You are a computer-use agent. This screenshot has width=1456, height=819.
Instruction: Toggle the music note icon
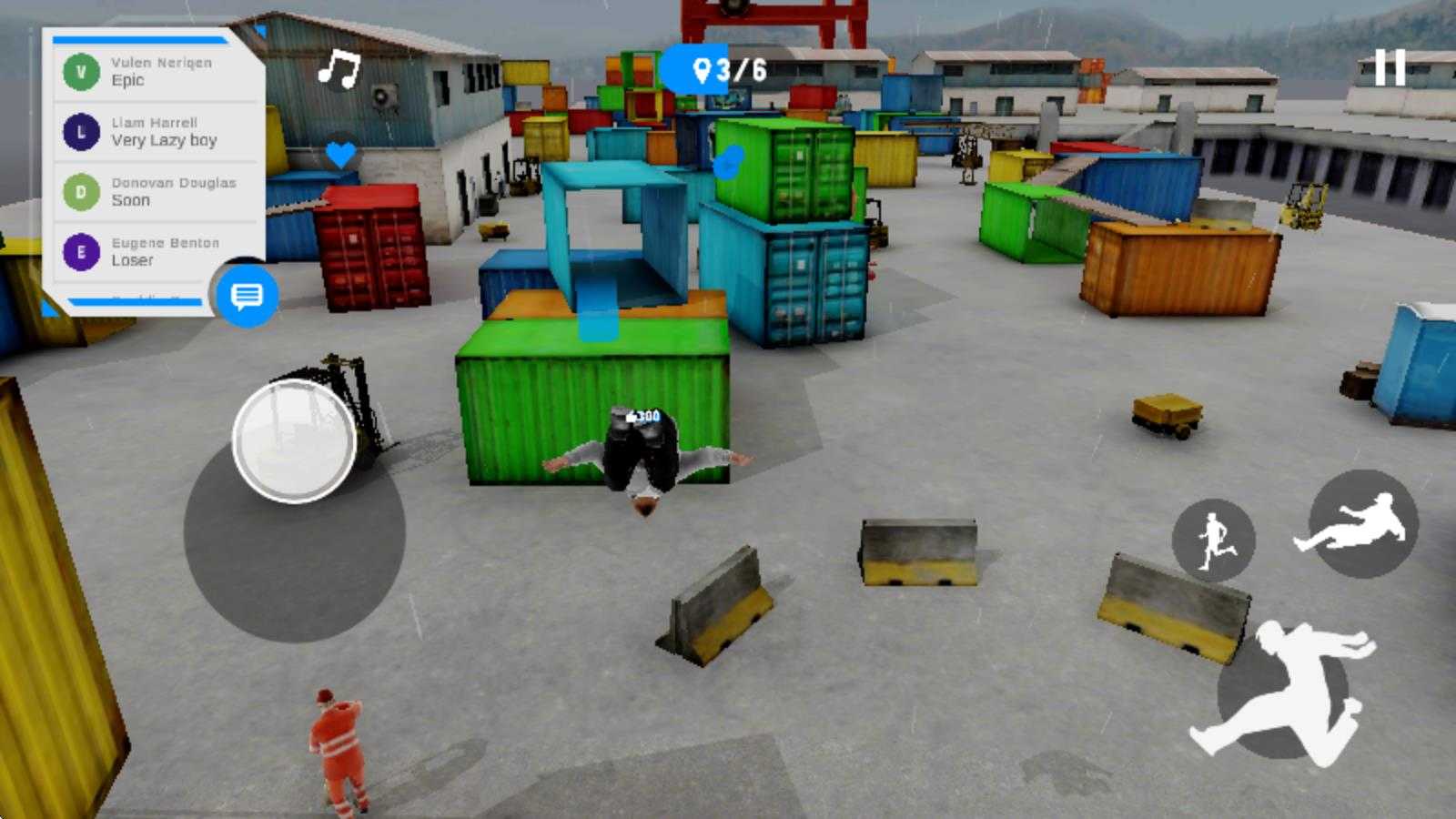tap(339, 68)
